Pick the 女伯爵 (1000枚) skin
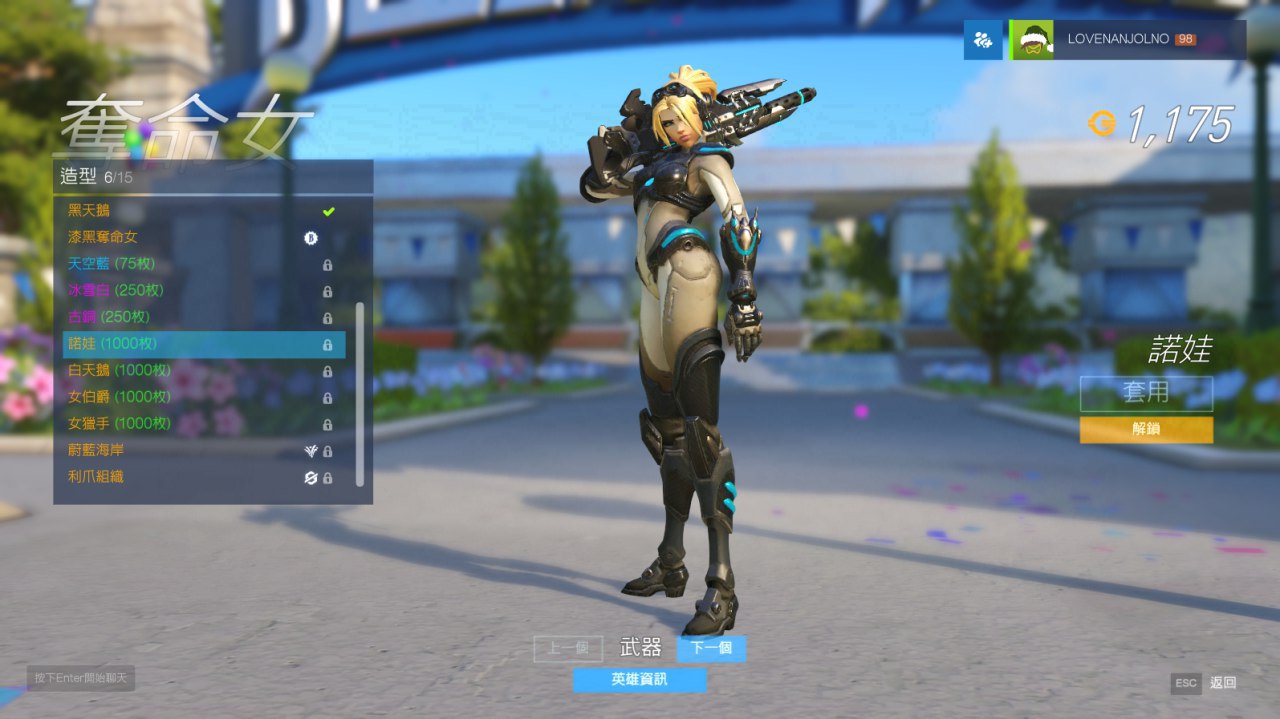This screenshot has width=1280, height=719. coord(200,397)
